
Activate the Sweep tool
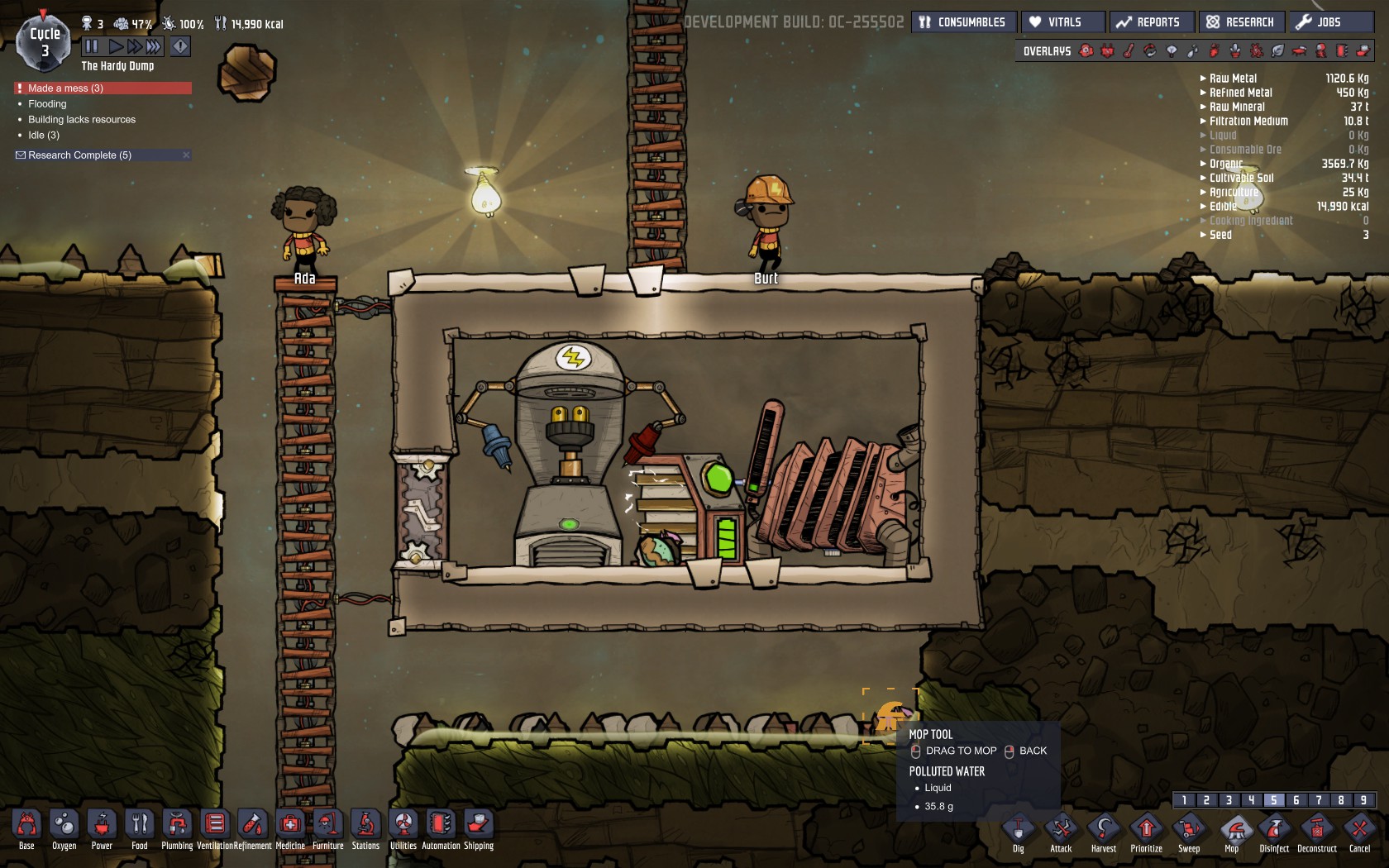(x=1189, y=830)
